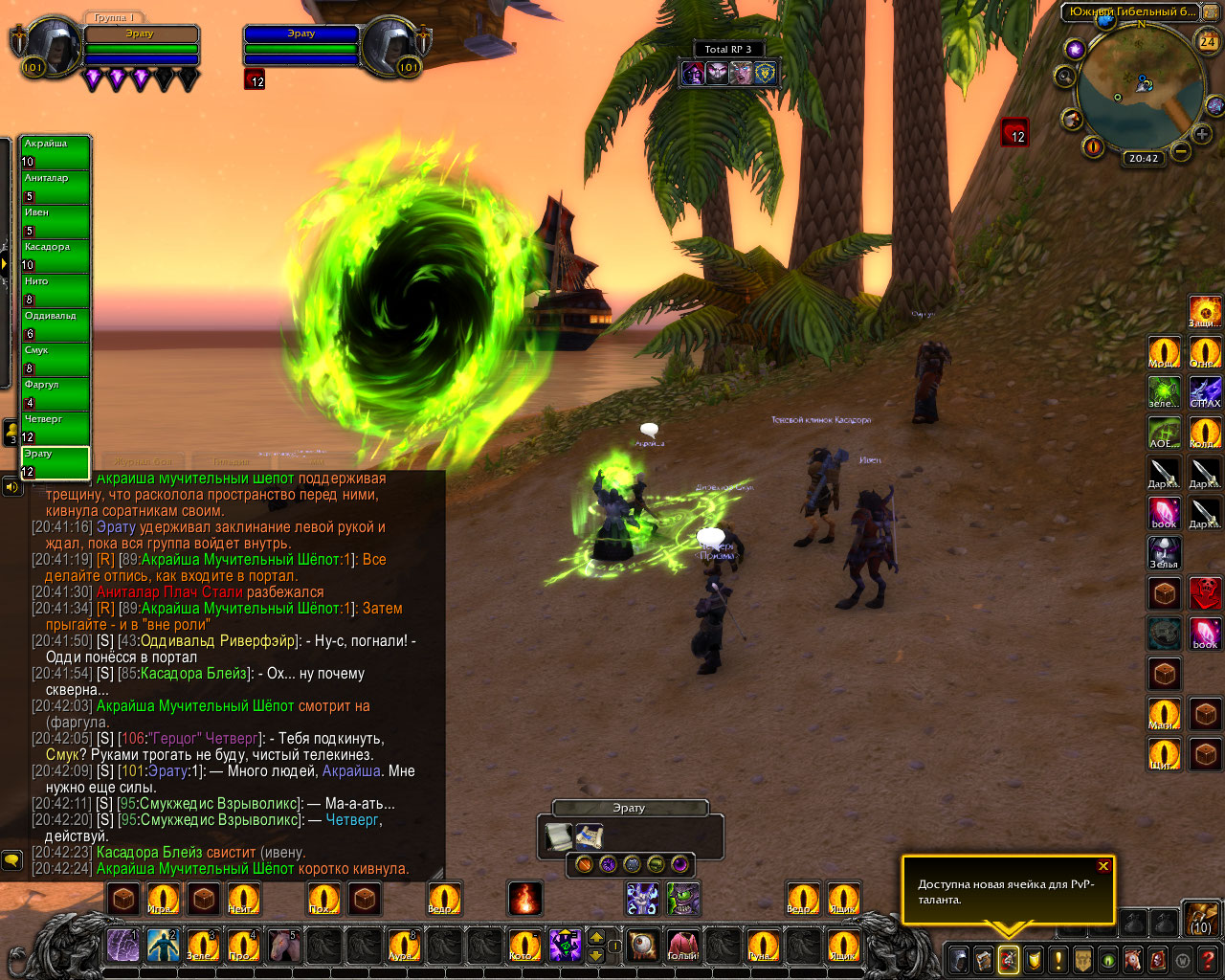The image size is (1225, 980).
Task: Open the main backpack bag
Action: (1201, 919)
